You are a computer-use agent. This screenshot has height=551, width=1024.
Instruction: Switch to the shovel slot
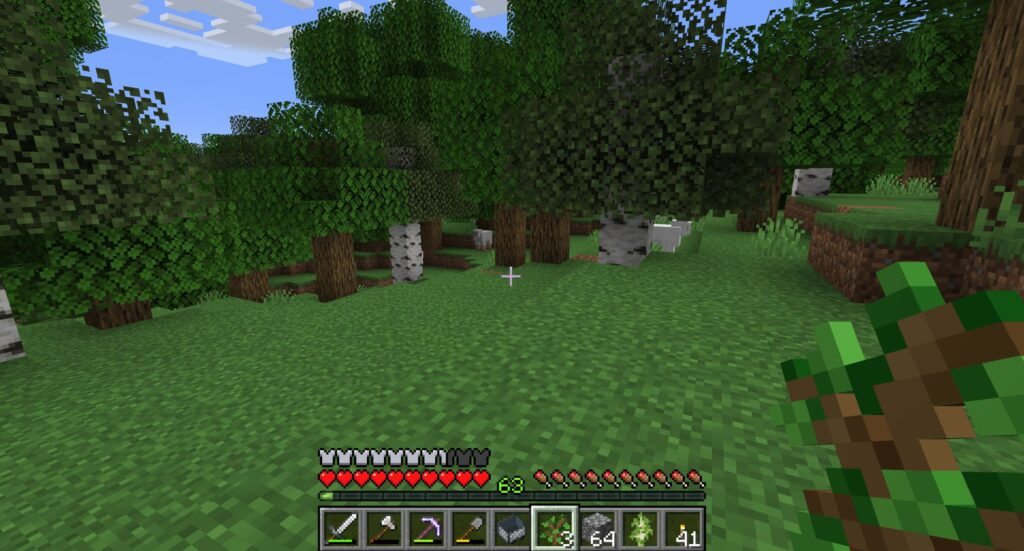[468, 527]
